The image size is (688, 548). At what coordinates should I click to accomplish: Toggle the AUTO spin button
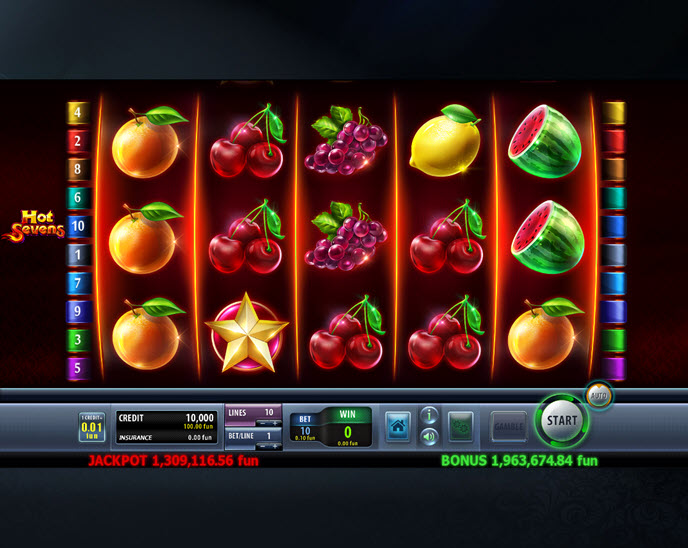tap(599, 395)
